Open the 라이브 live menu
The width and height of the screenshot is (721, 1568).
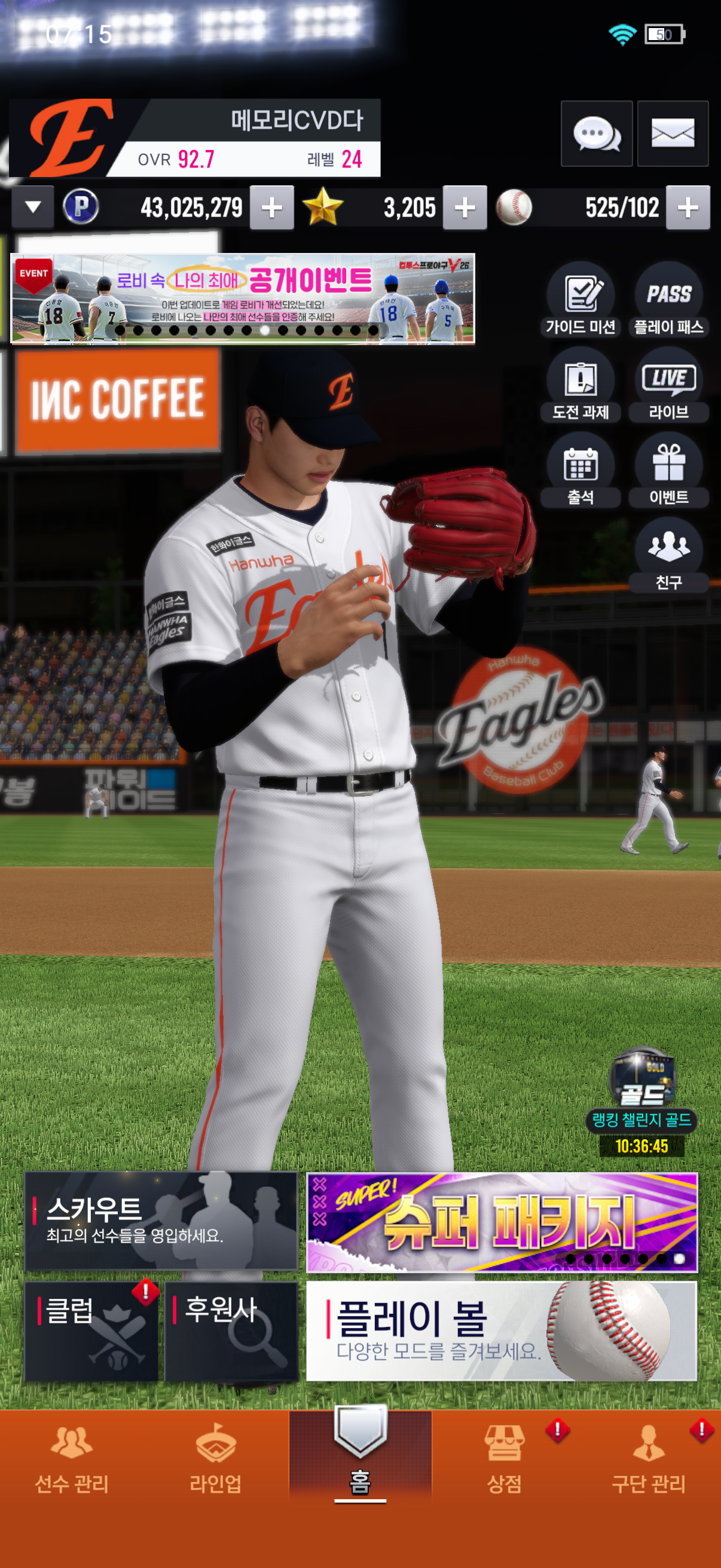[x=668, y=385]
